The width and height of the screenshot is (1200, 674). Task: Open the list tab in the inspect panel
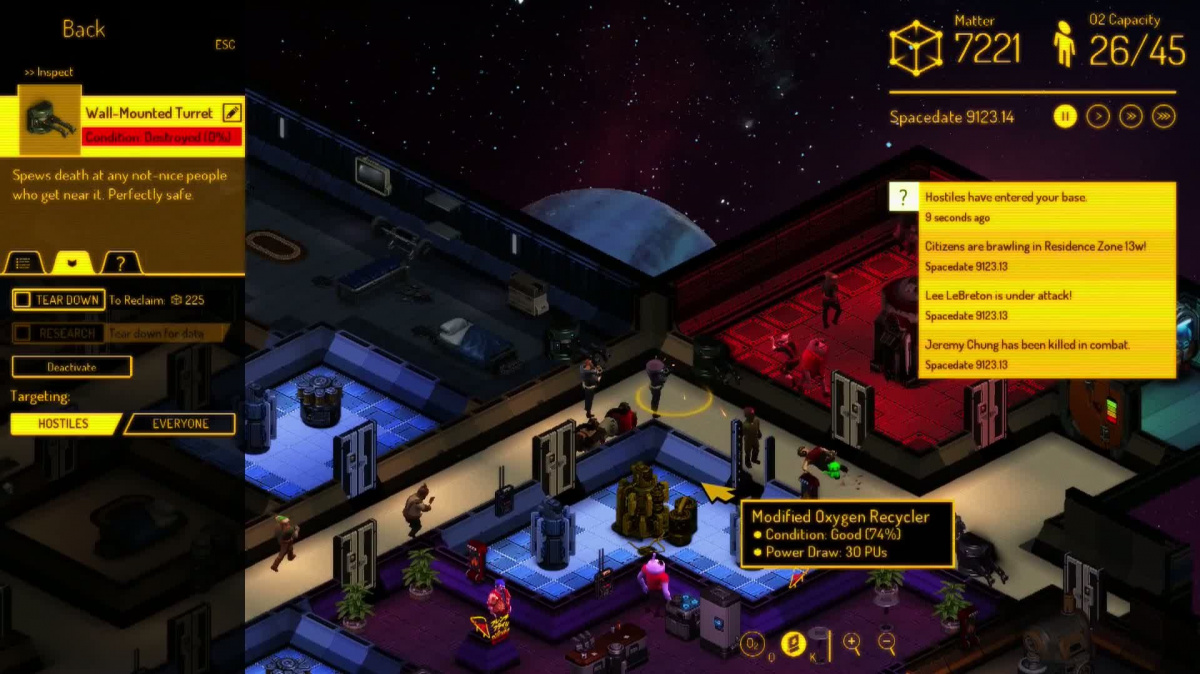coord(24,263)
